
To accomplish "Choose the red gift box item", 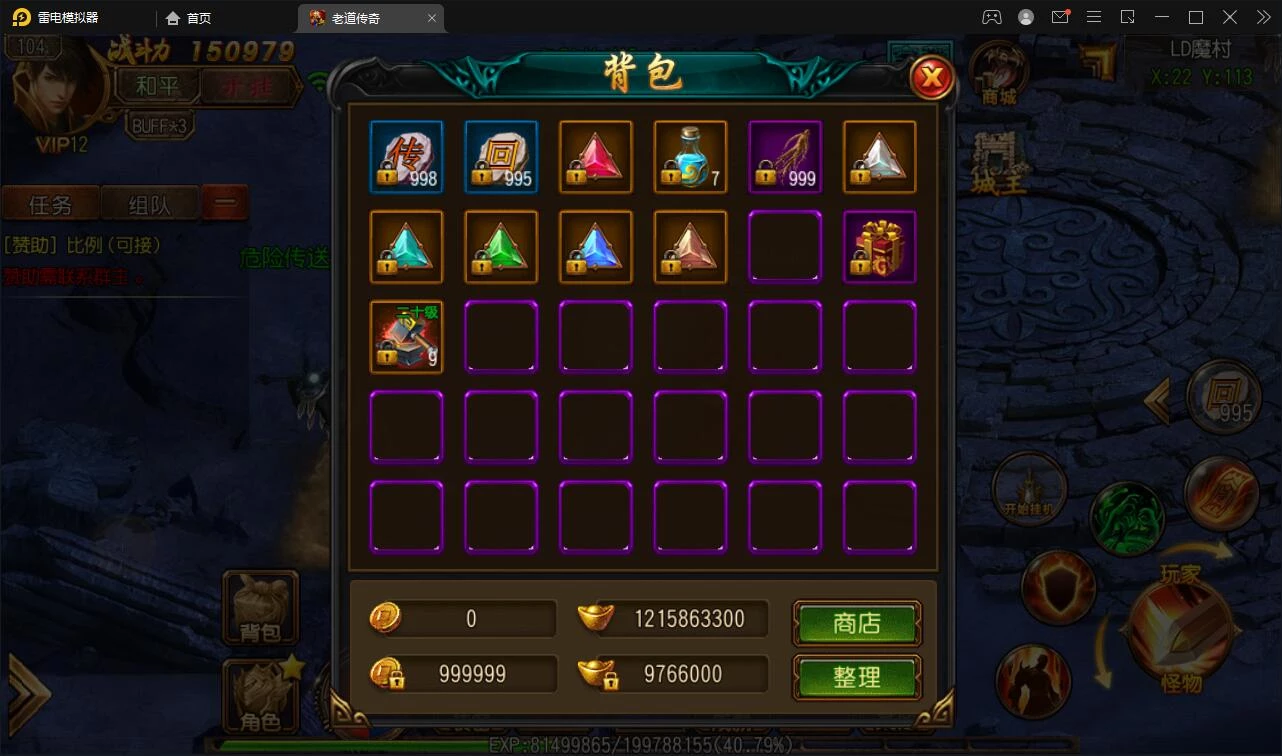I will (879, 247).
